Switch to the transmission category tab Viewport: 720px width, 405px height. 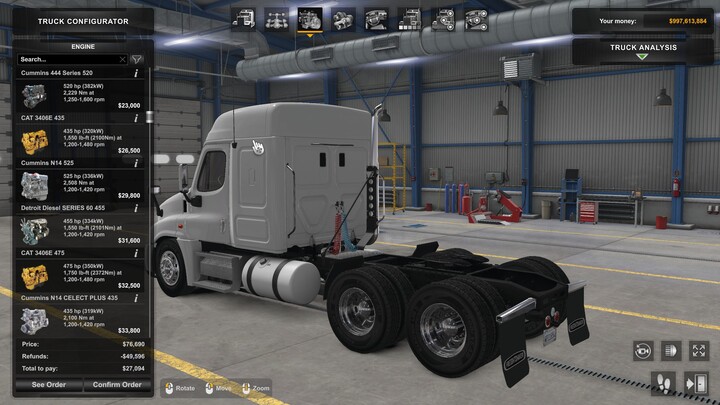pos(343,18)
